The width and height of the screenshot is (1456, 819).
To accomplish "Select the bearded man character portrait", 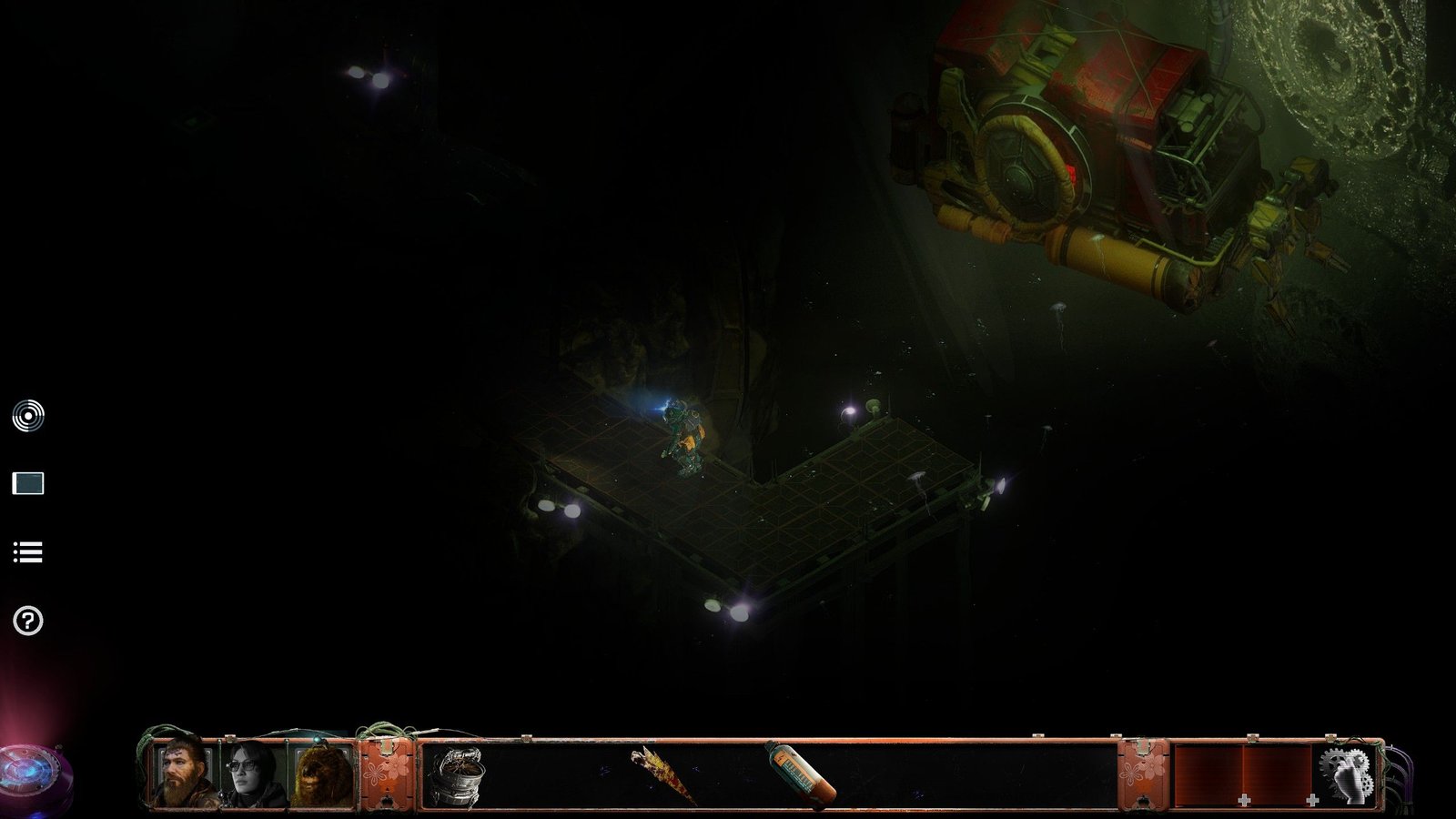I will pyautogui.click(x=185, y=774).
